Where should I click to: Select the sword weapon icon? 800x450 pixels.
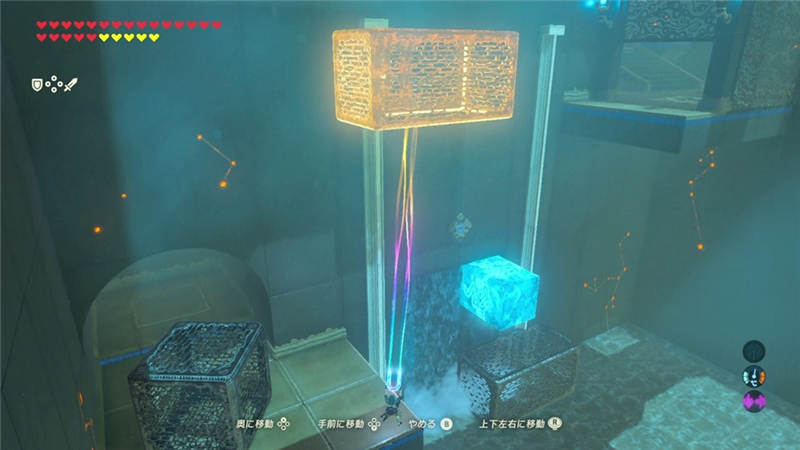pyautogui.click(x=70, y=85)
